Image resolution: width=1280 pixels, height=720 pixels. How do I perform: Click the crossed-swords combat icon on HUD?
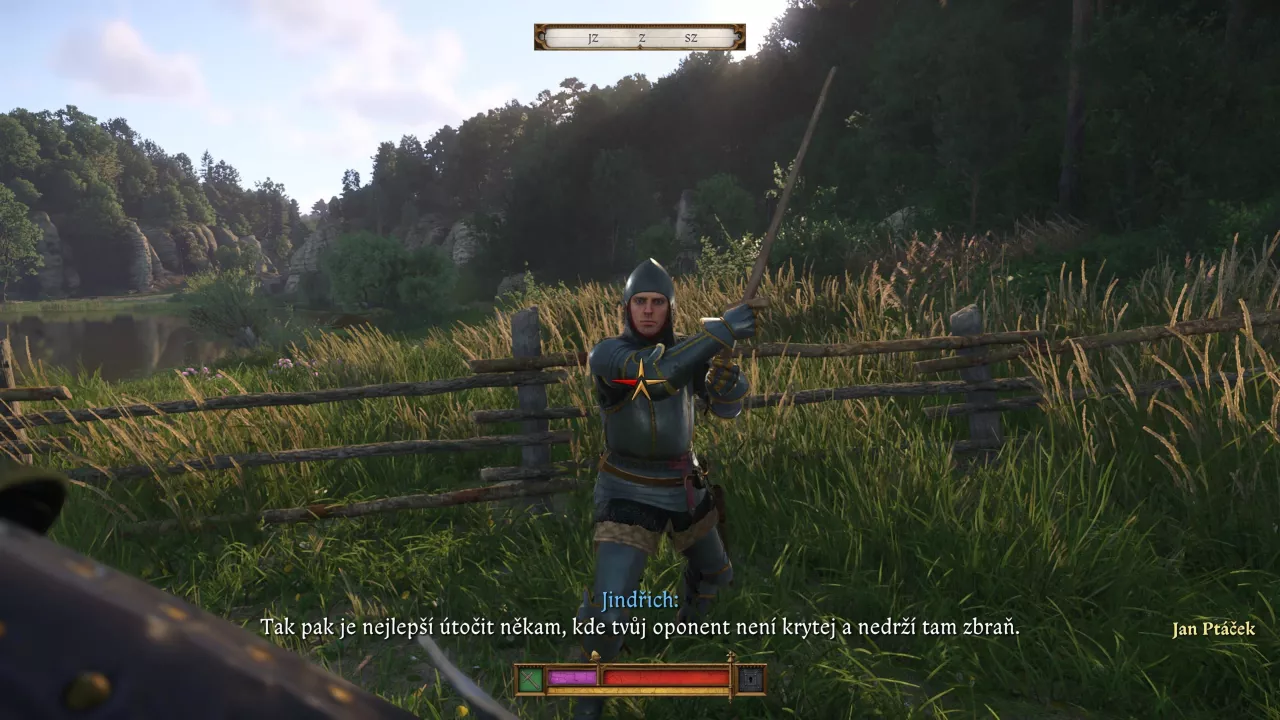click(x=531, y=678)
